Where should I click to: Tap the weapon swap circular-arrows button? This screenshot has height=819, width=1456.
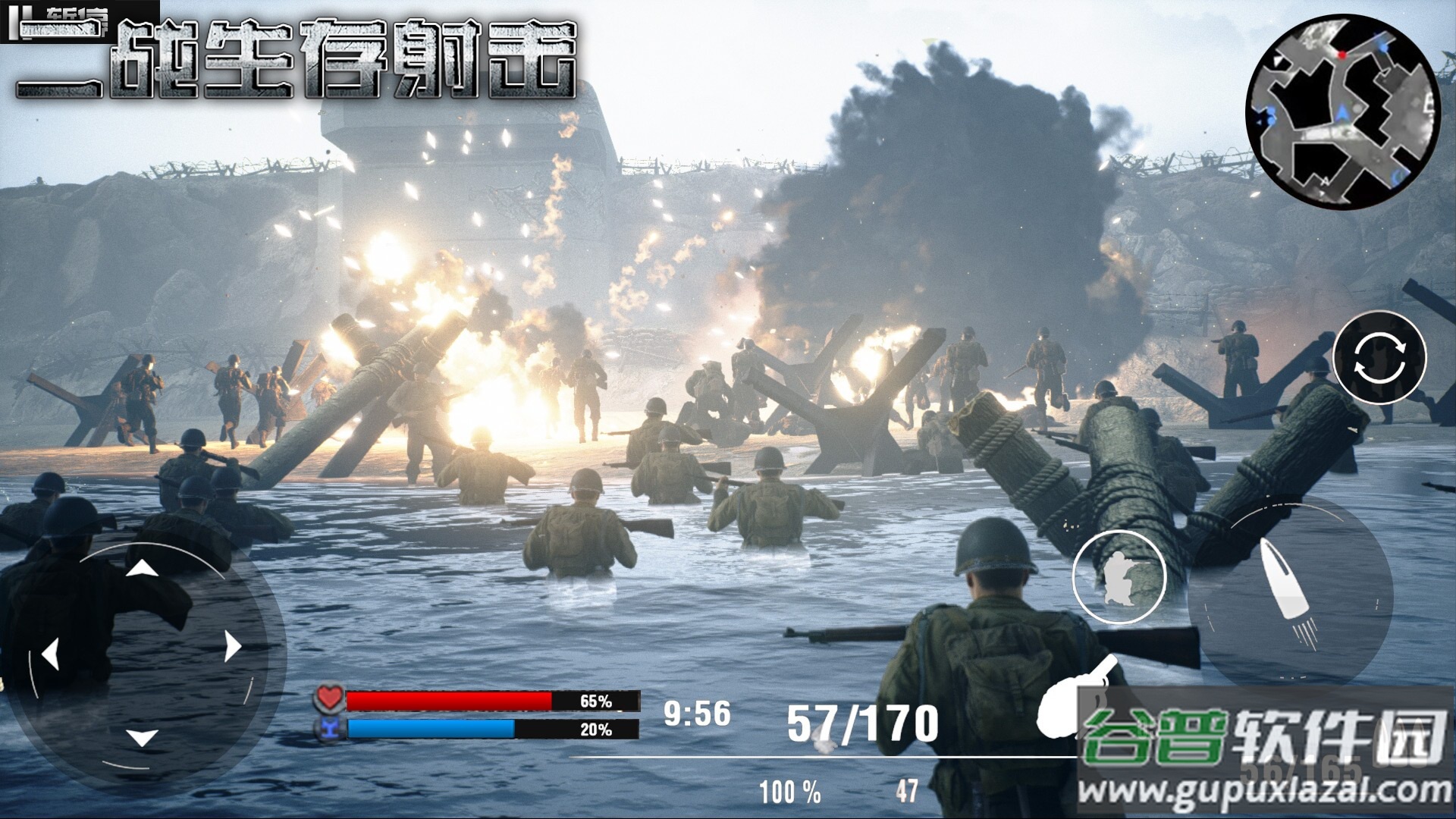tap(1379, 356)
